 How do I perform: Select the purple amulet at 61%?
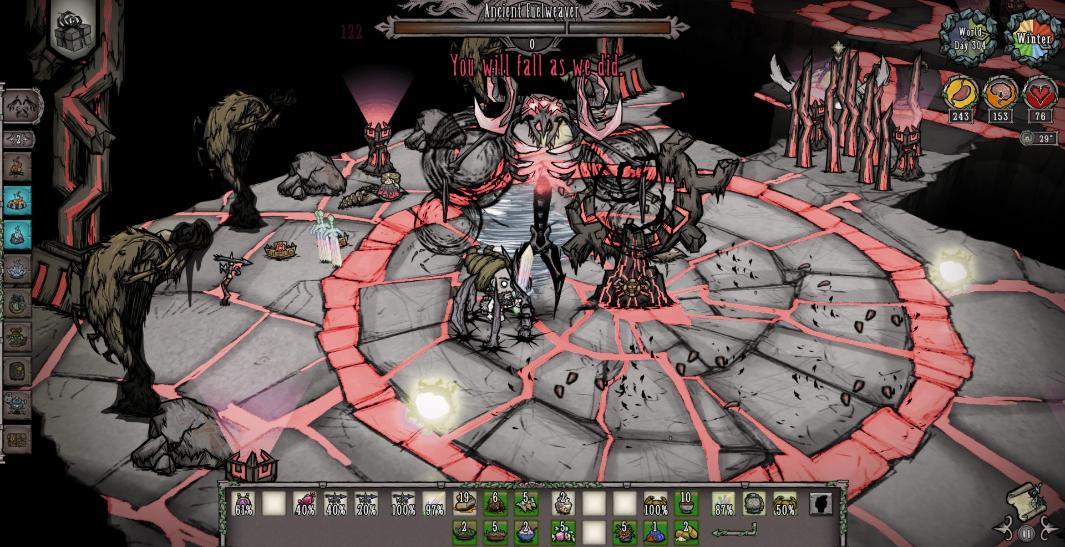[243, 503]
